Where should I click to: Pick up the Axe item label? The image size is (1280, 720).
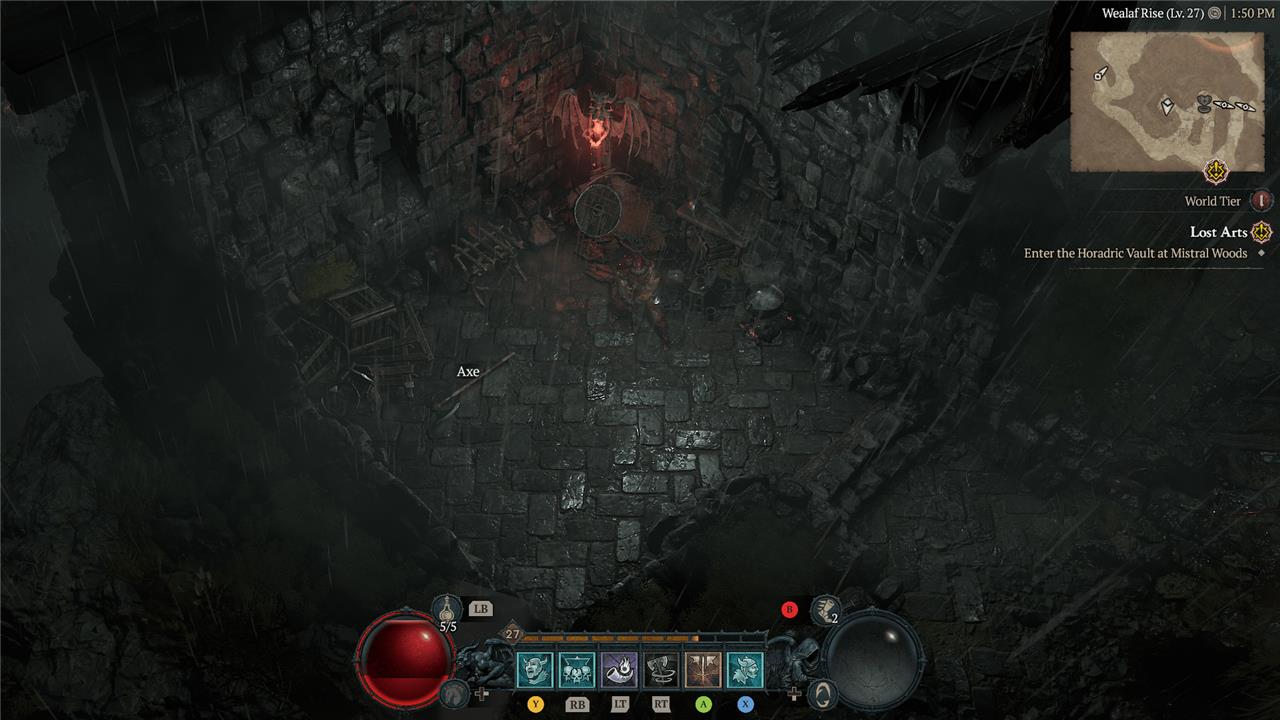[x=468, y=372]
